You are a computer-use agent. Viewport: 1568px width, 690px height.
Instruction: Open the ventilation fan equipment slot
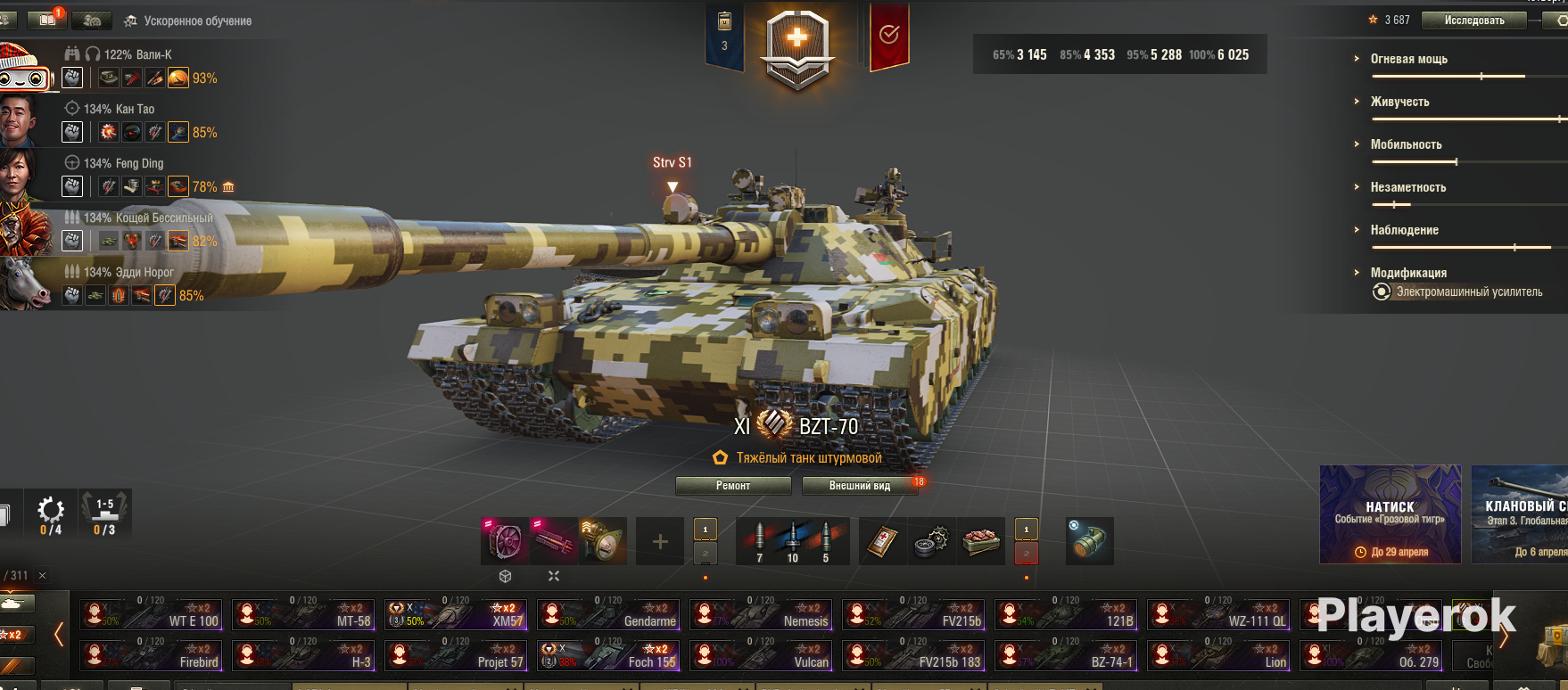coord(505,541)
